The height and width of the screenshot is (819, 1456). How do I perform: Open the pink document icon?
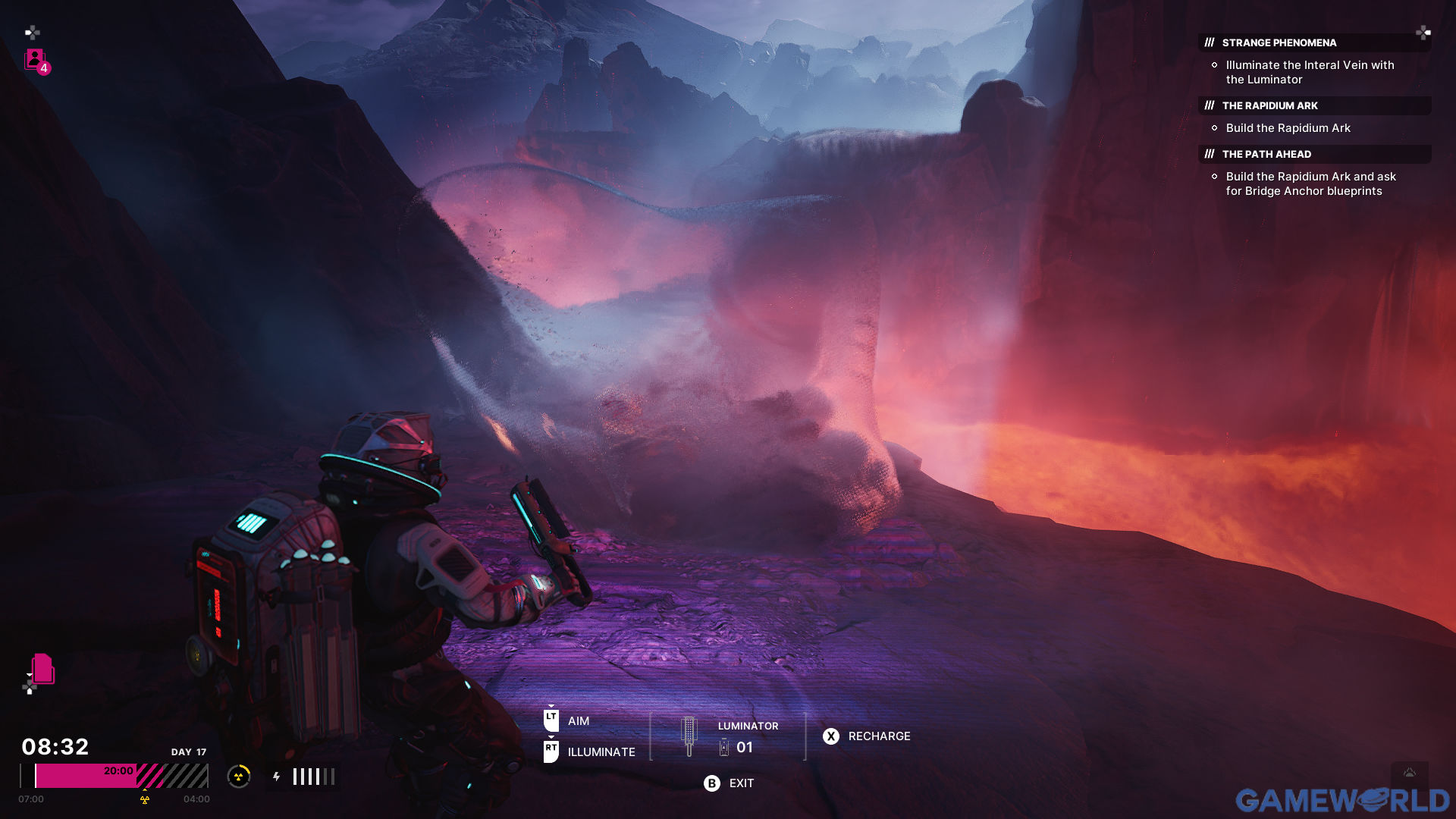coord(43,669)
